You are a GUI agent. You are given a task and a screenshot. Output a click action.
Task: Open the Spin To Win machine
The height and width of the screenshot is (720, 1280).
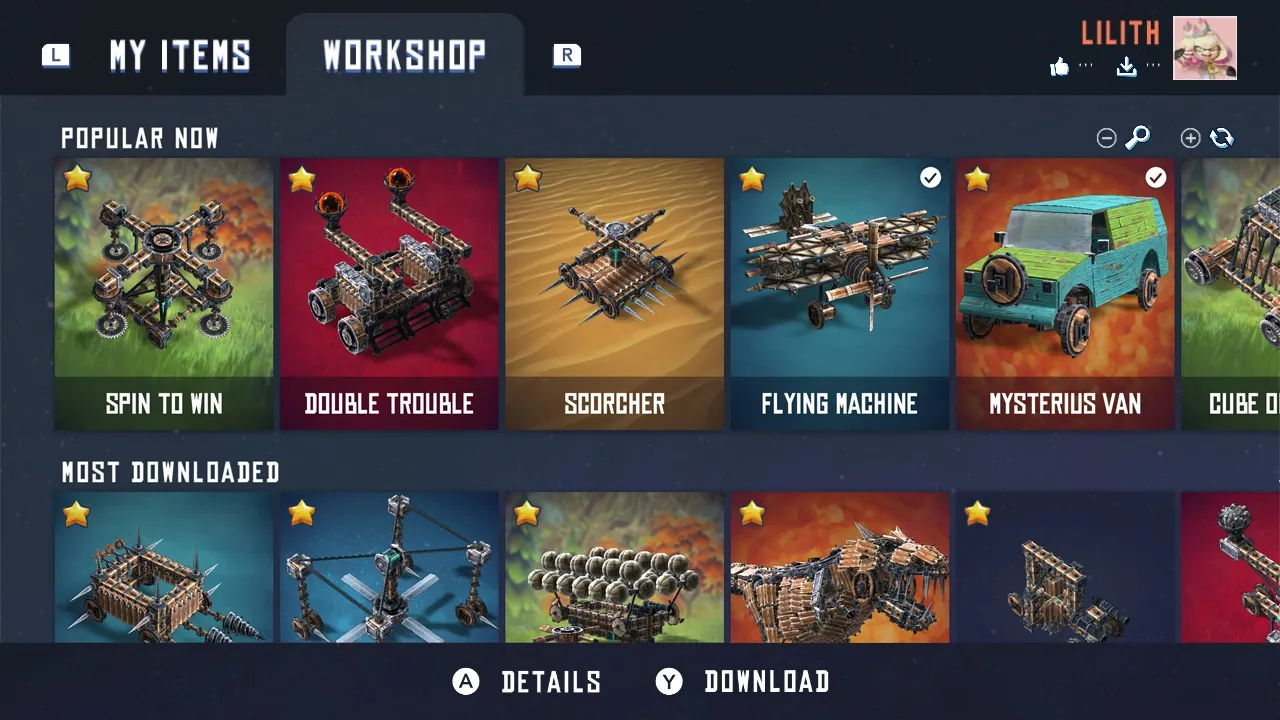pyautogui.click(x=164, y=294)
